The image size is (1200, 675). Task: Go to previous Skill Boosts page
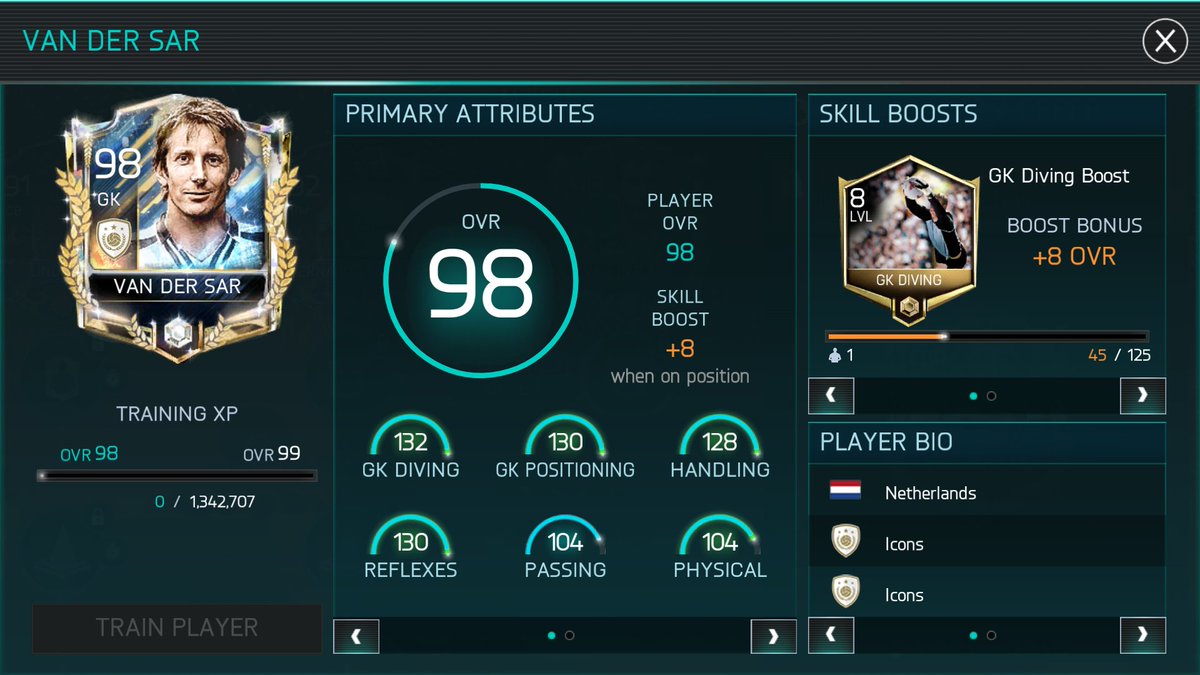point(831,396)
